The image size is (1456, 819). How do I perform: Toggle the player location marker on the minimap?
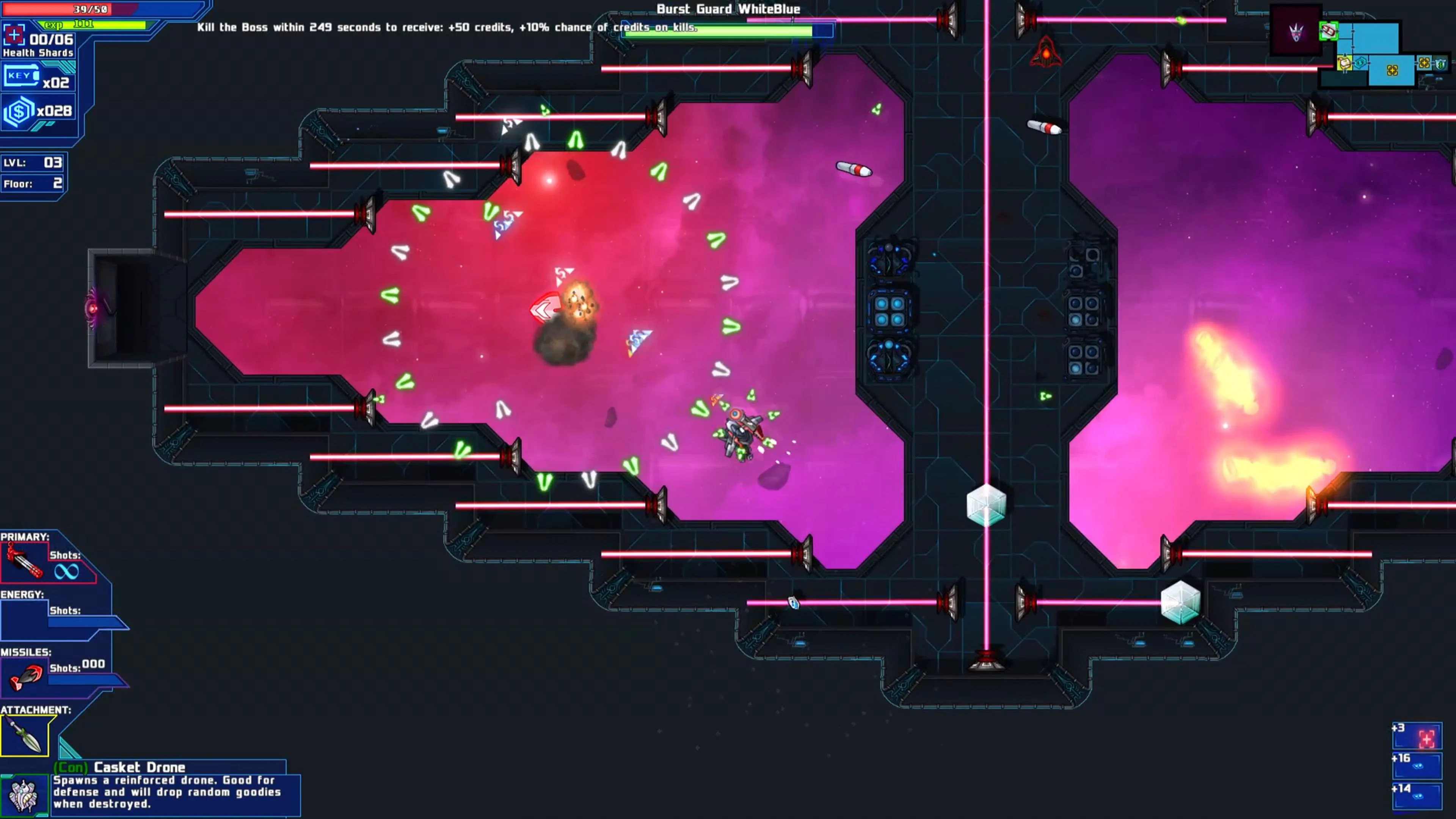1329,30
